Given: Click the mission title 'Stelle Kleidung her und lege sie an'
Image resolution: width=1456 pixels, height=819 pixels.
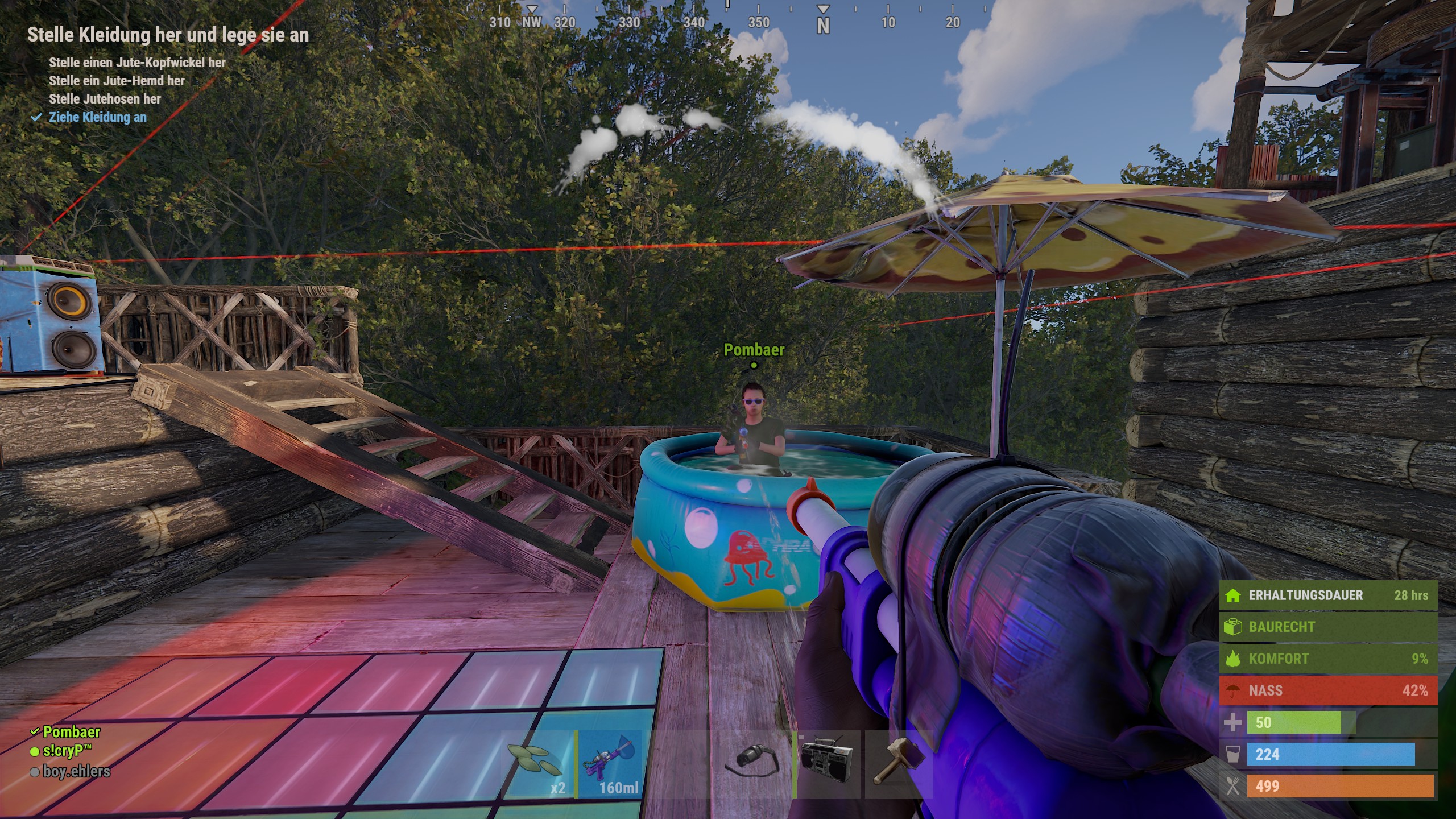Looking at the screenshot, I should tap(168, 35).
